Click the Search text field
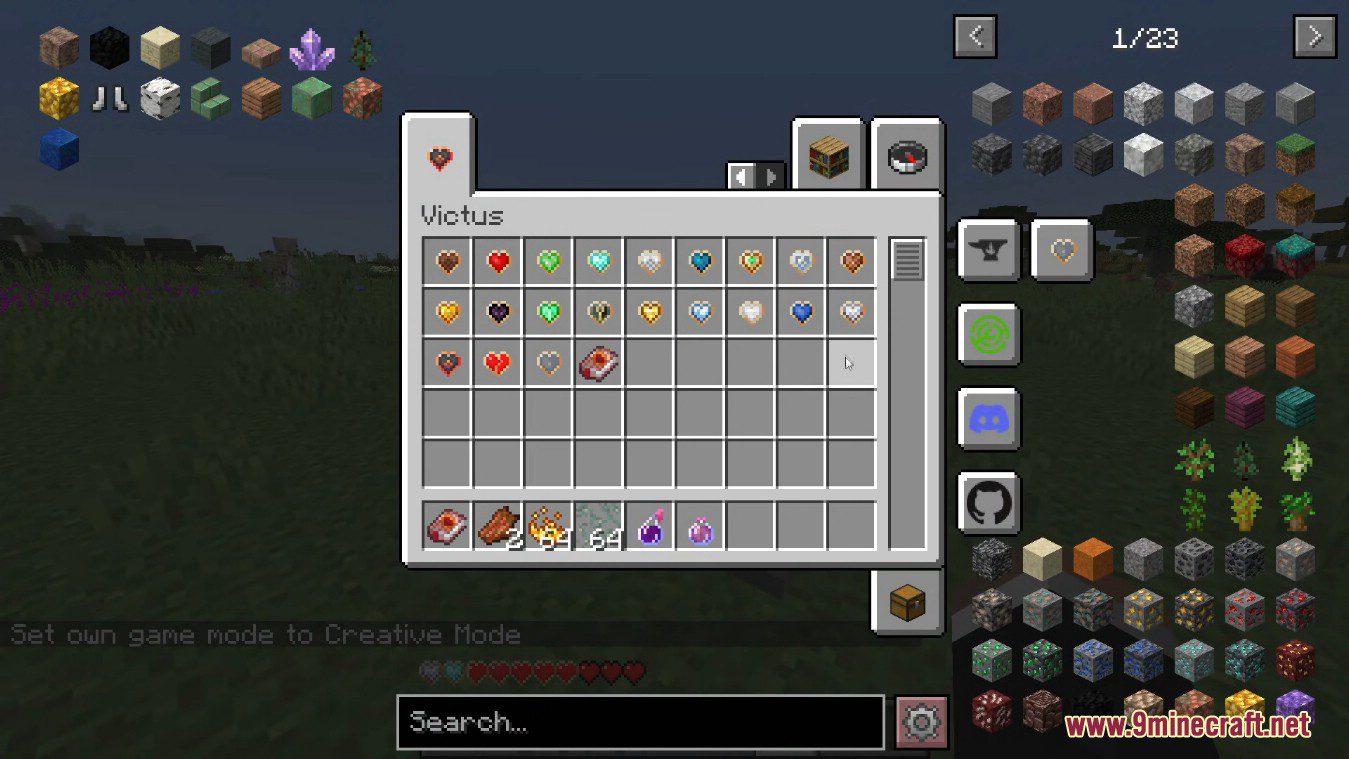Image resolution: width=1349 pixels, height=759 pixels. (640, 722)
